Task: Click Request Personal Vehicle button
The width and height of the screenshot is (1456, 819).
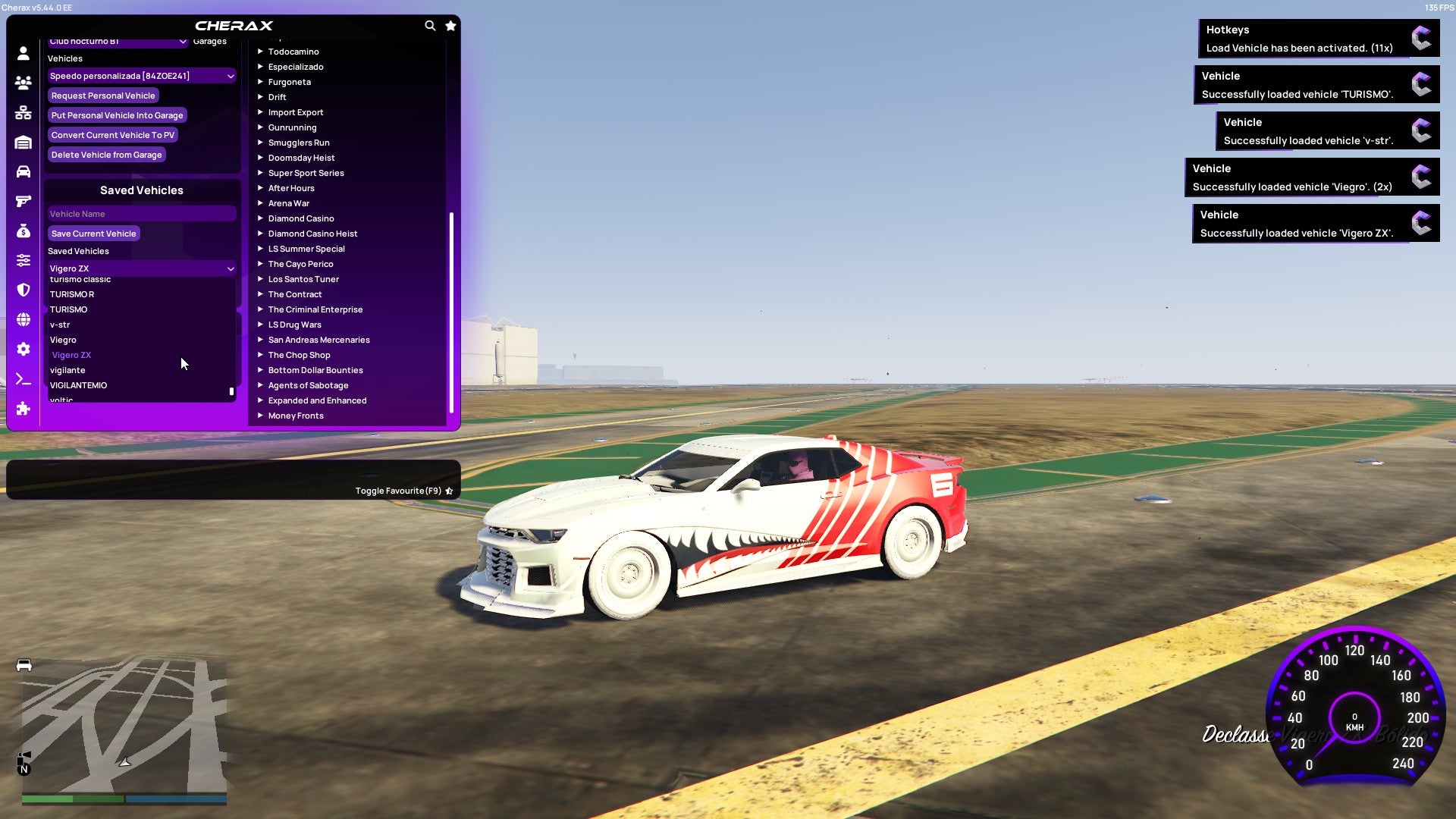Action: coord(103,95)
